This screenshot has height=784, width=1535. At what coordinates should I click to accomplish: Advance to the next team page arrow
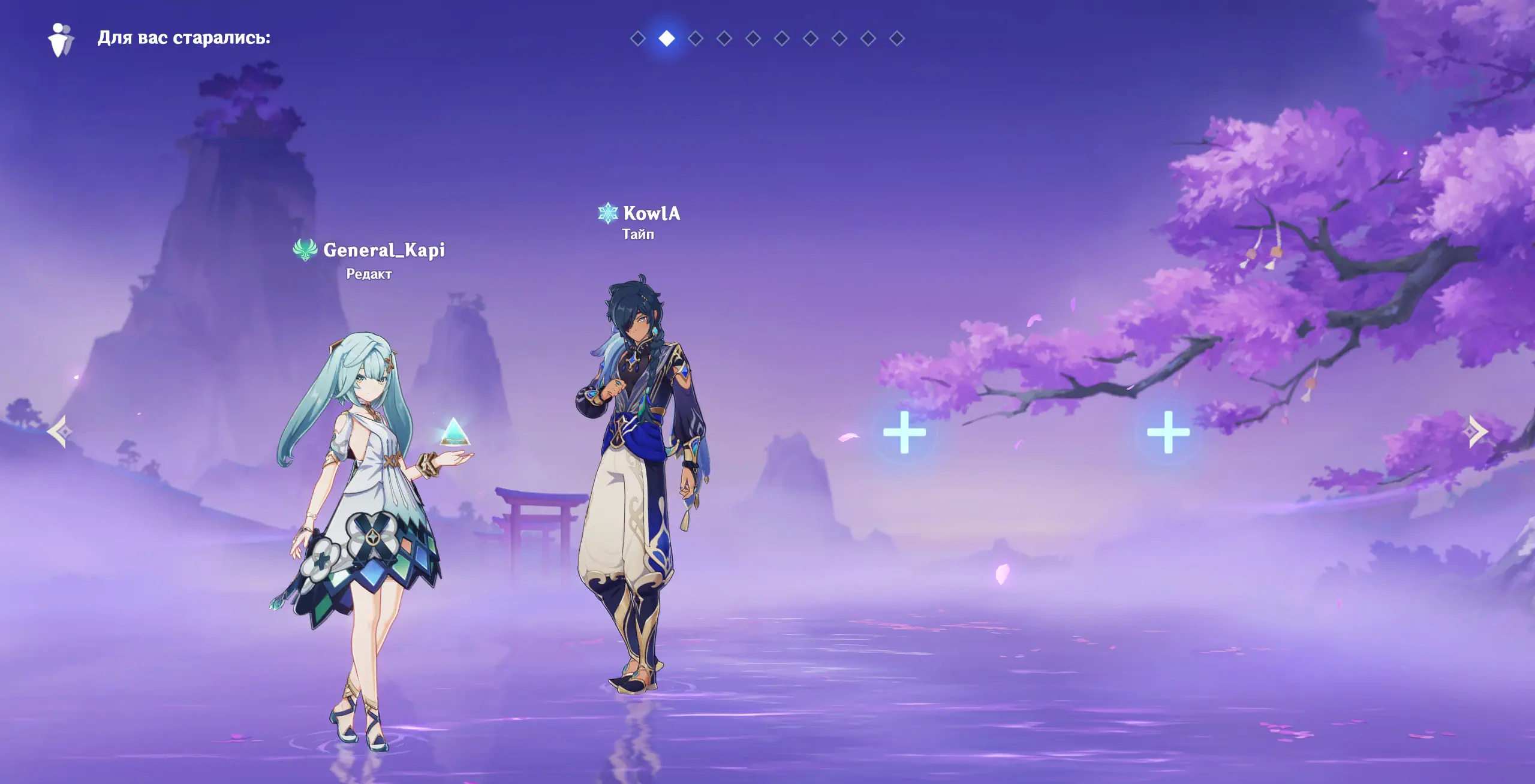point(1478,432)
